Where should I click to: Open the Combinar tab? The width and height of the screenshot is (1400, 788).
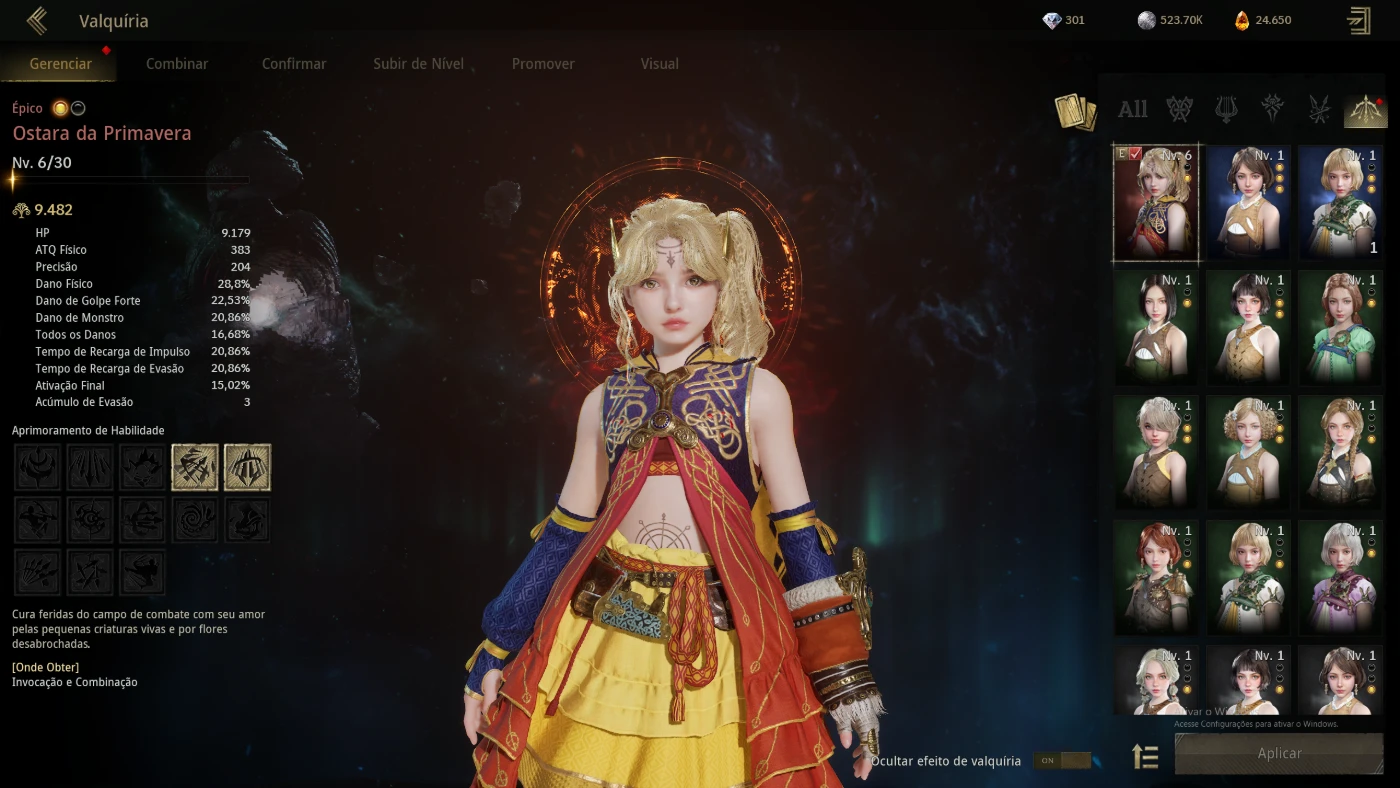click(x=177, y=63)
